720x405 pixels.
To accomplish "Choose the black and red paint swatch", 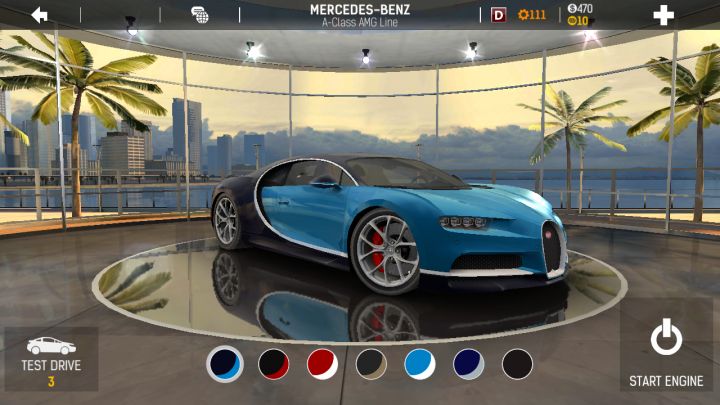I will click(274, 364).
